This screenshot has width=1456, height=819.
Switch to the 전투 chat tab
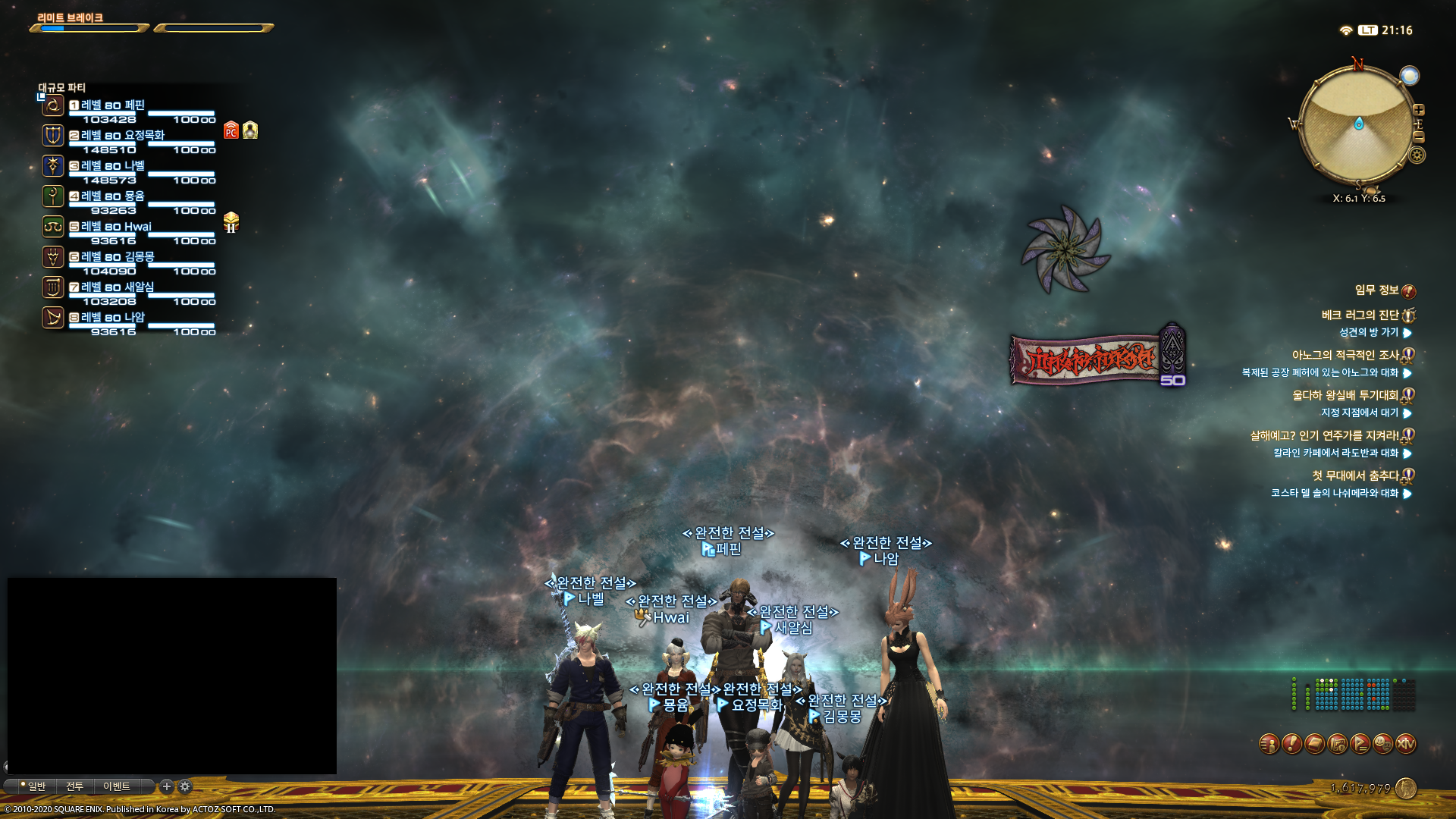[74, 786]
